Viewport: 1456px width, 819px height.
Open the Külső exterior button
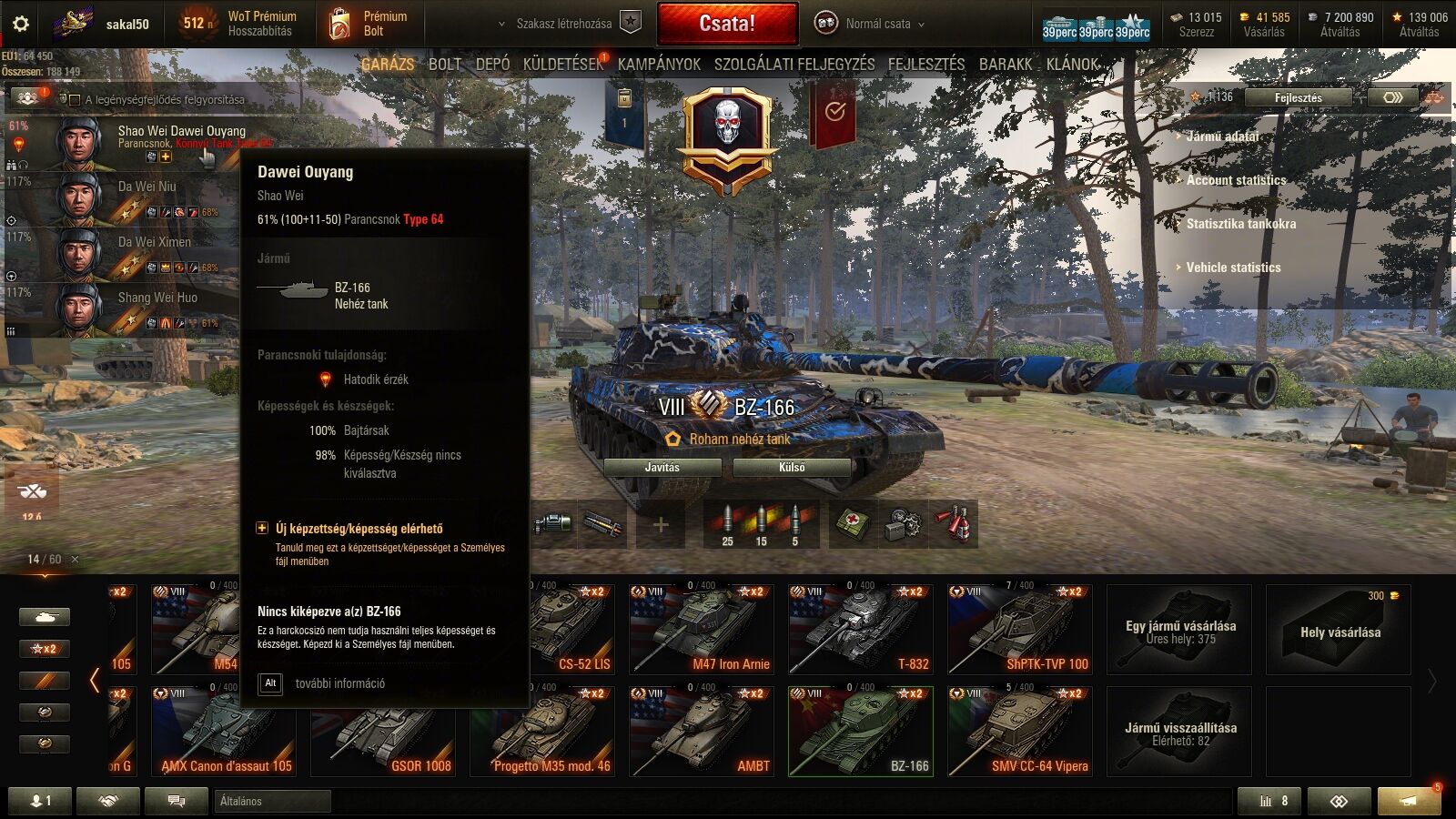click(x=792, y=467)
